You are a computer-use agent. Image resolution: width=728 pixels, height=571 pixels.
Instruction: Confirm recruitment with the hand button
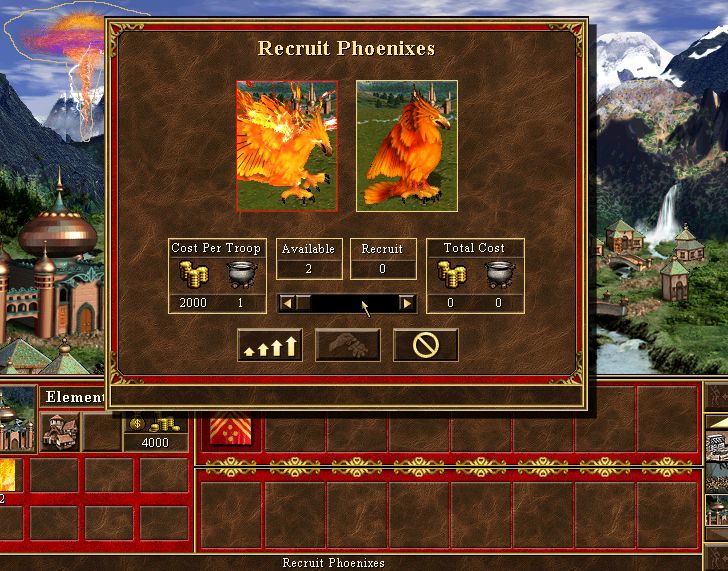click(x=347, y=345)
